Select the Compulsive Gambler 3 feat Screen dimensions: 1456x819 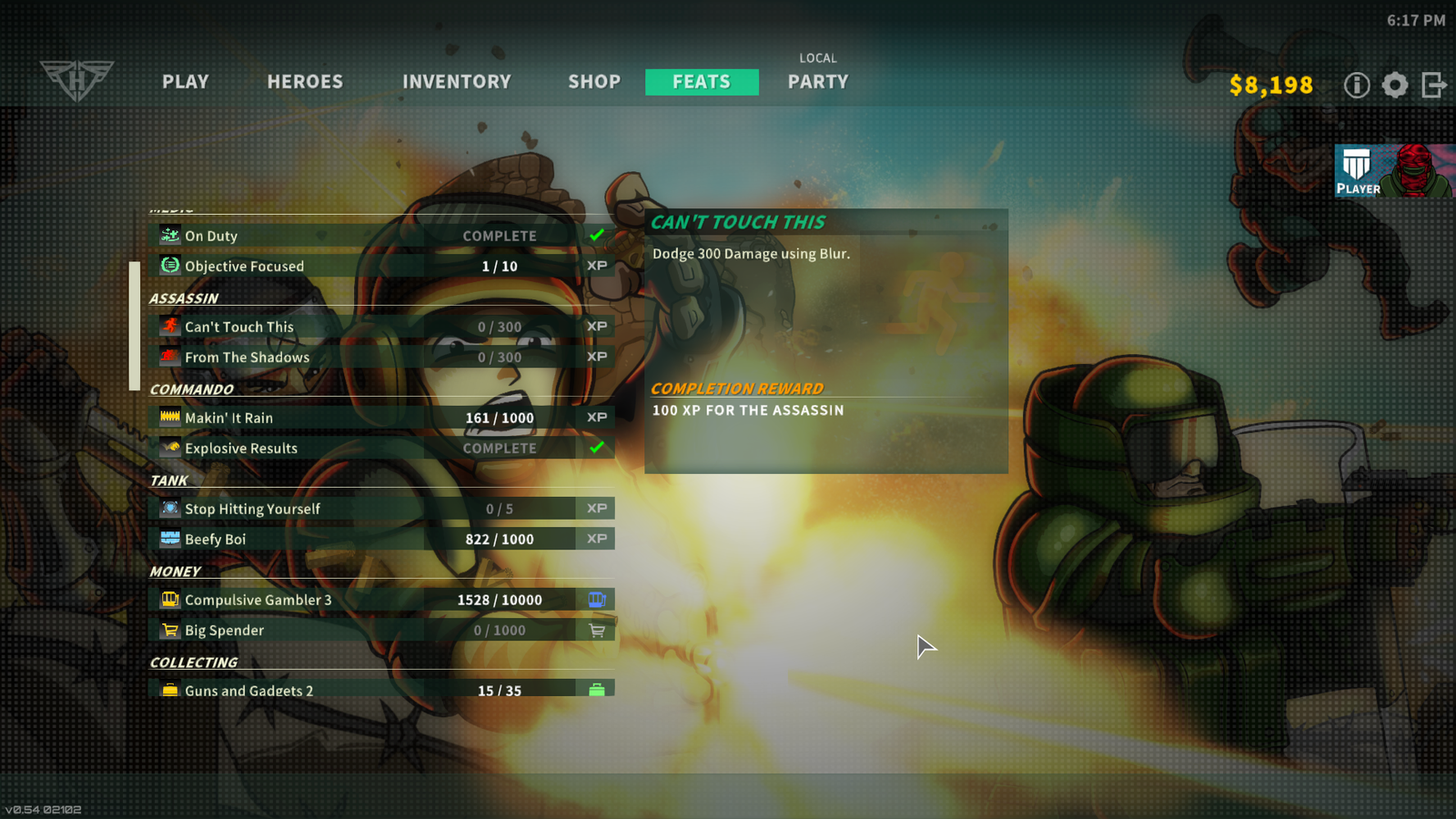click(381, 600)
